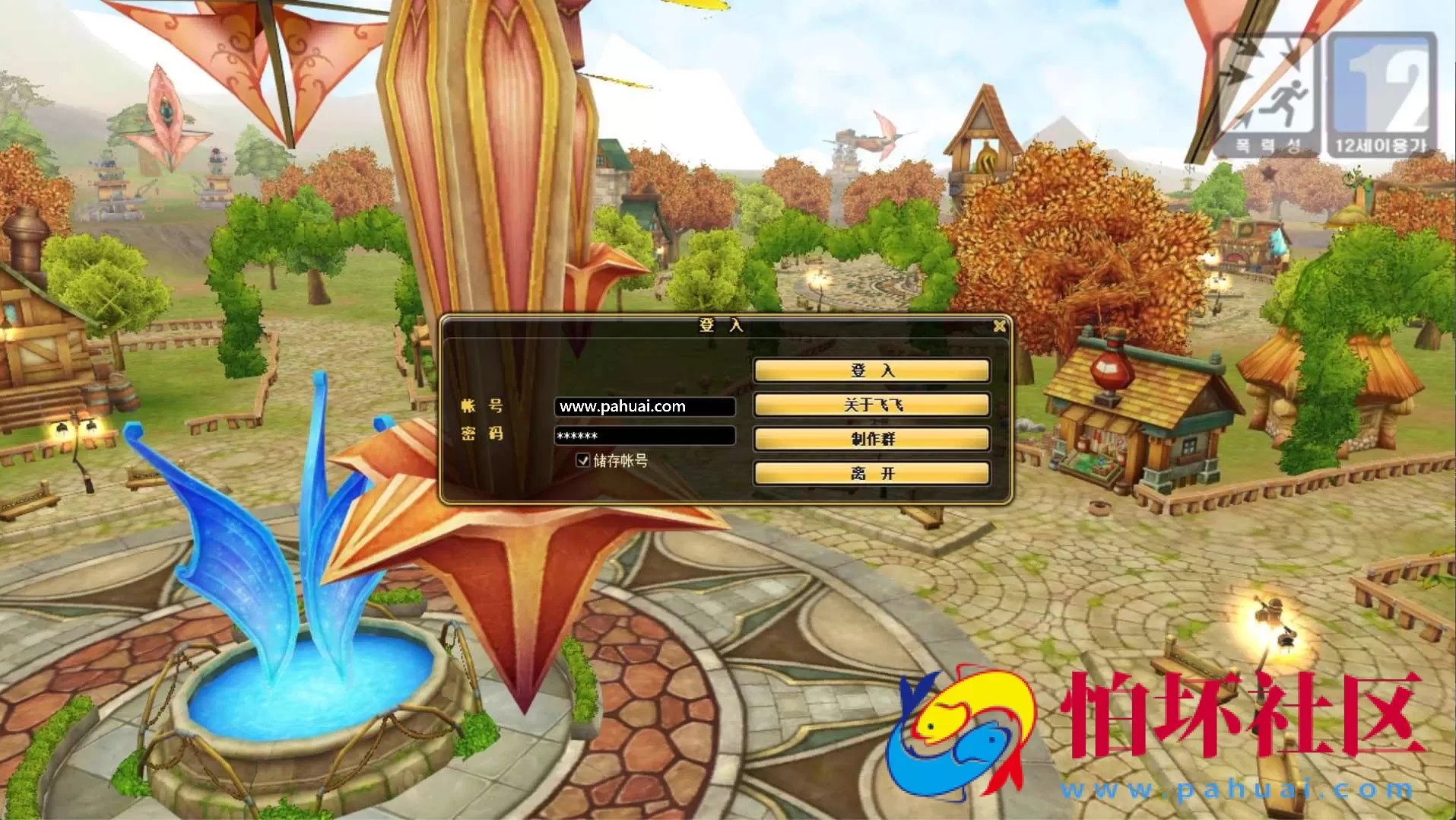
Task: Close the login dialog with the X
Action: pyautogui.click(x=999, y=325)
